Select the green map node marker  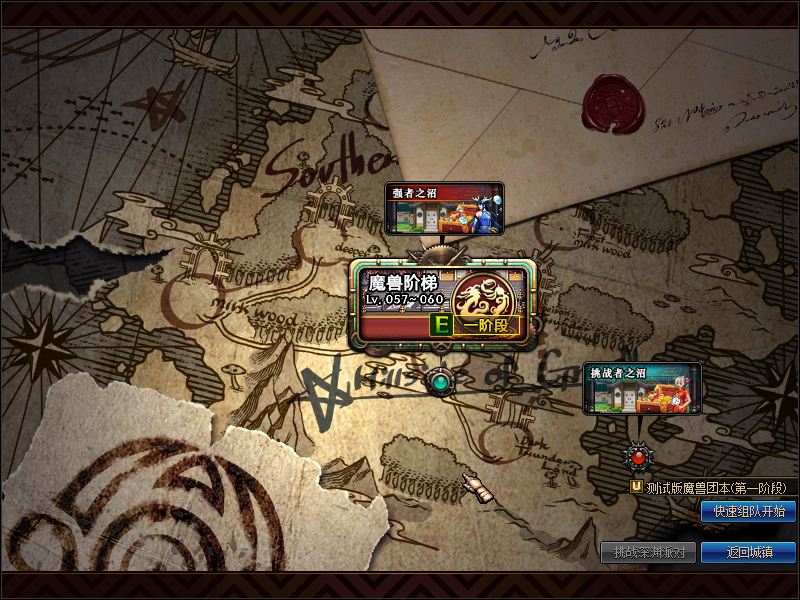coord(438,381)
